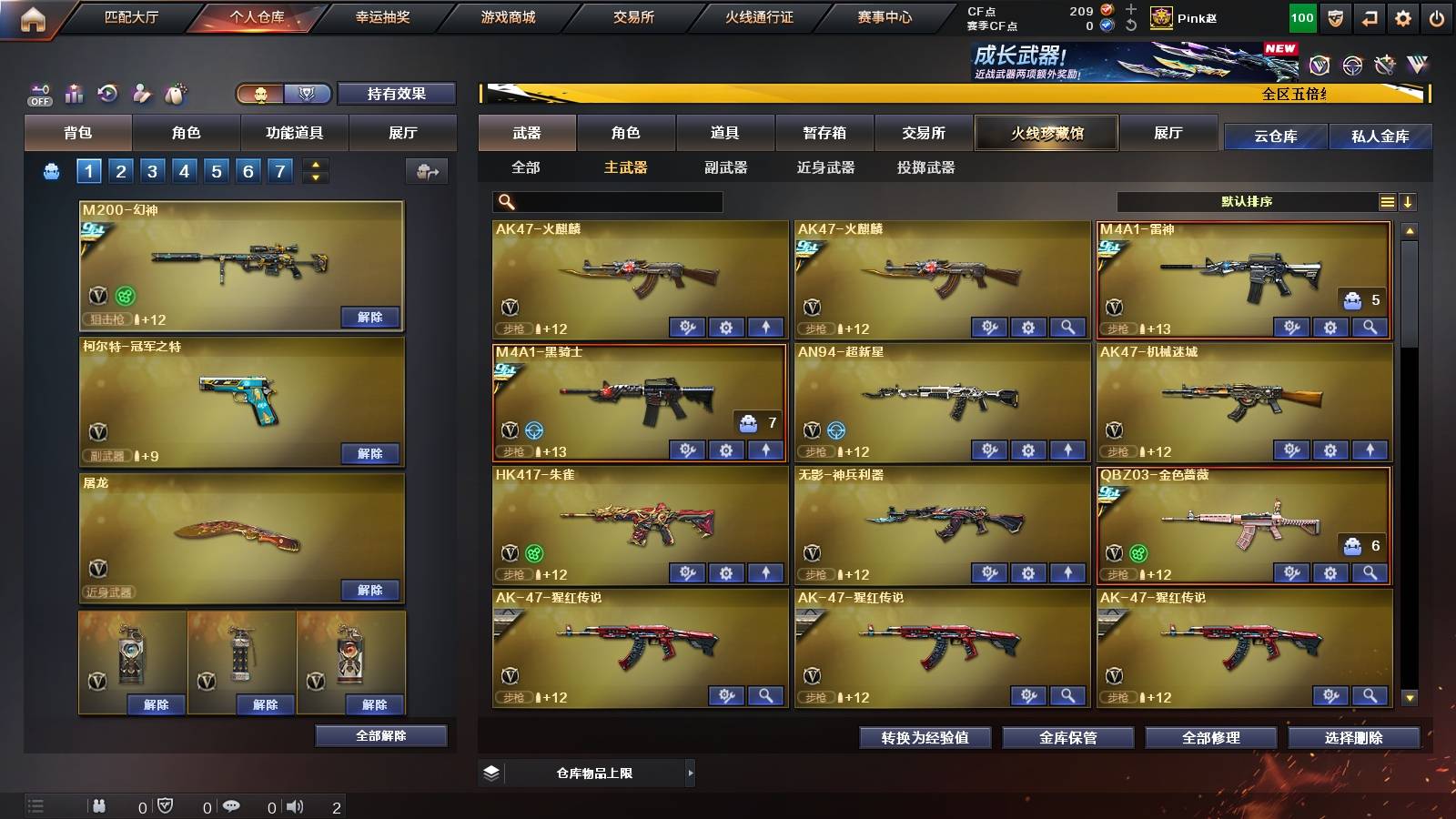
Task: Click the 全部解除 button
Action: click(x=381, y=735)
